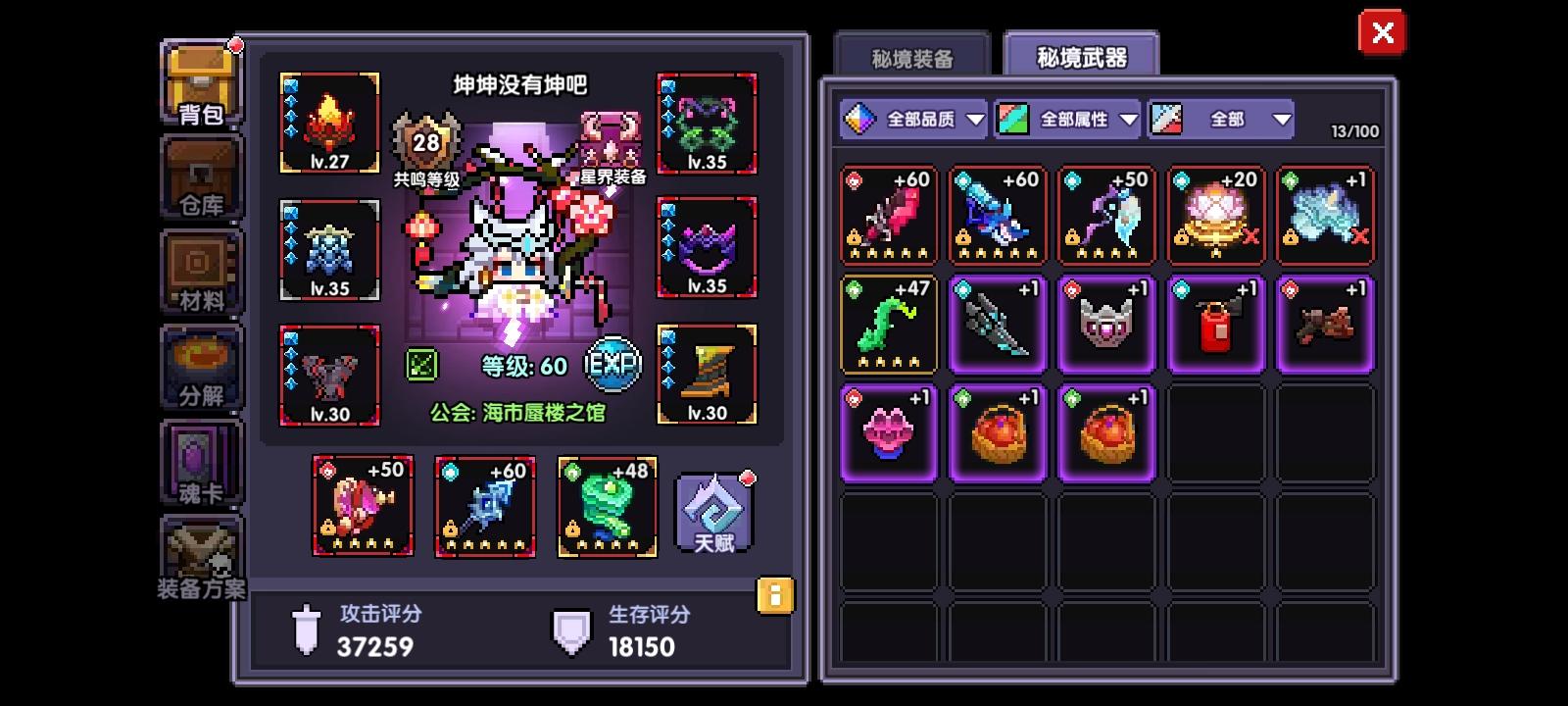Switch to the 秘境武器 tab
This screenshot has width=1568, height=706.
pyautogui.click(x=1083, y=57)
